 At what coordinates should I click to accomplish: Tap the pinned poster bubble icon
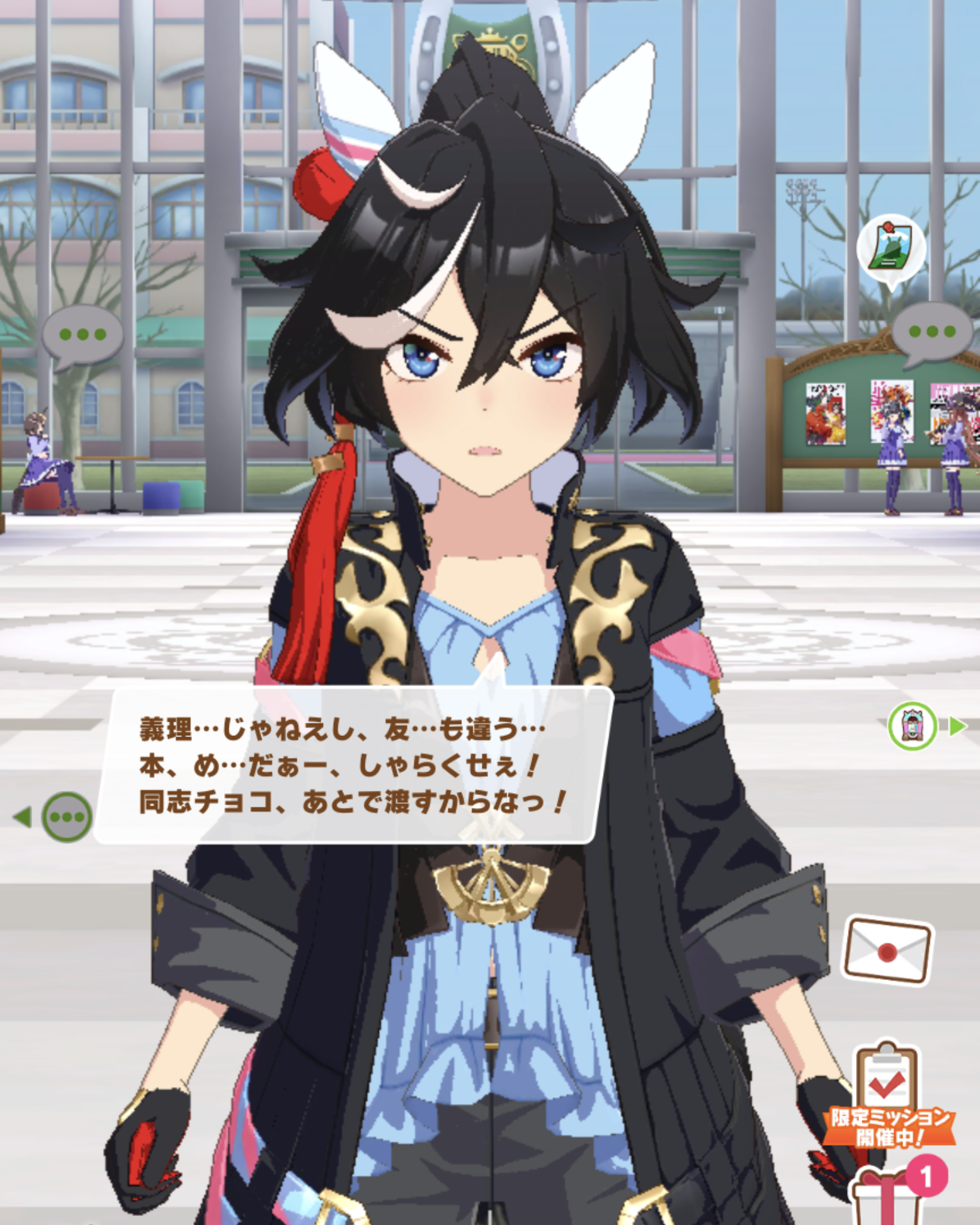pyautogui.click(x=891, y=248)
